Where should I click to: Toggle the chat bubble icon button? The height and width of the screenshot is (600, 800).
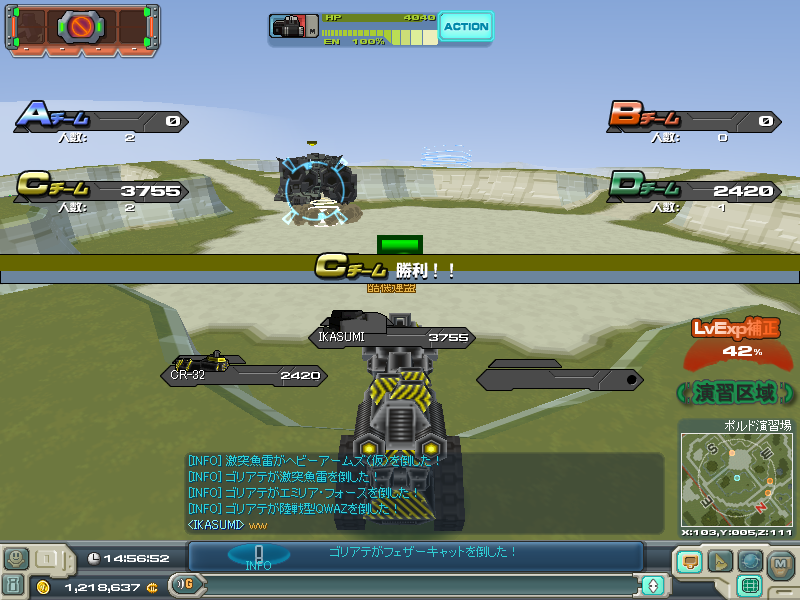689,561
